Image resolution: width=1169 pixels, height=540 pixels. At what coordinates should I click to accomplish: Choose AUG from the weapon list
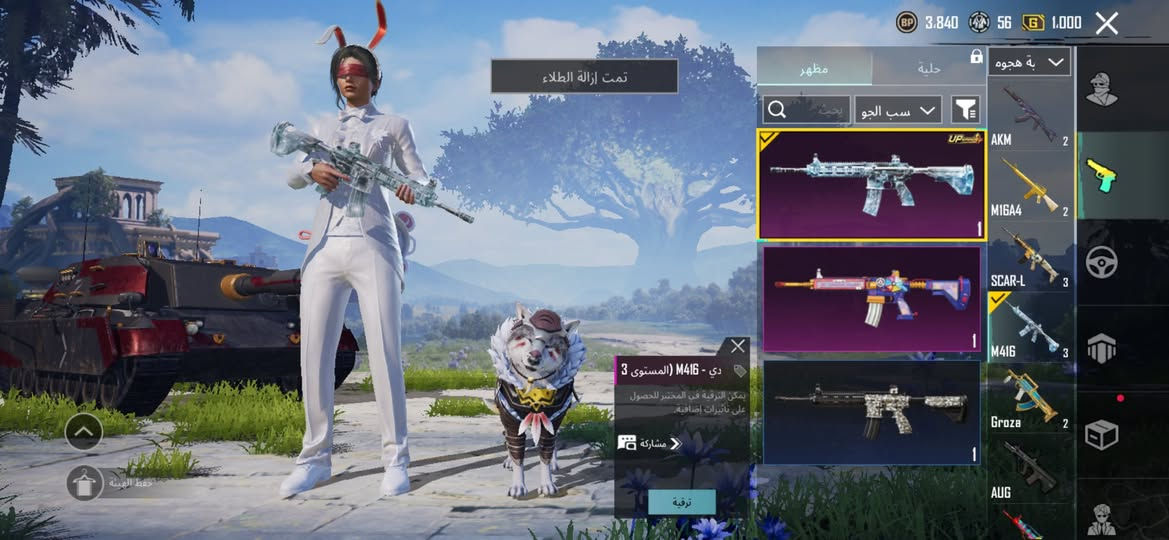[x=1030, y=470]
